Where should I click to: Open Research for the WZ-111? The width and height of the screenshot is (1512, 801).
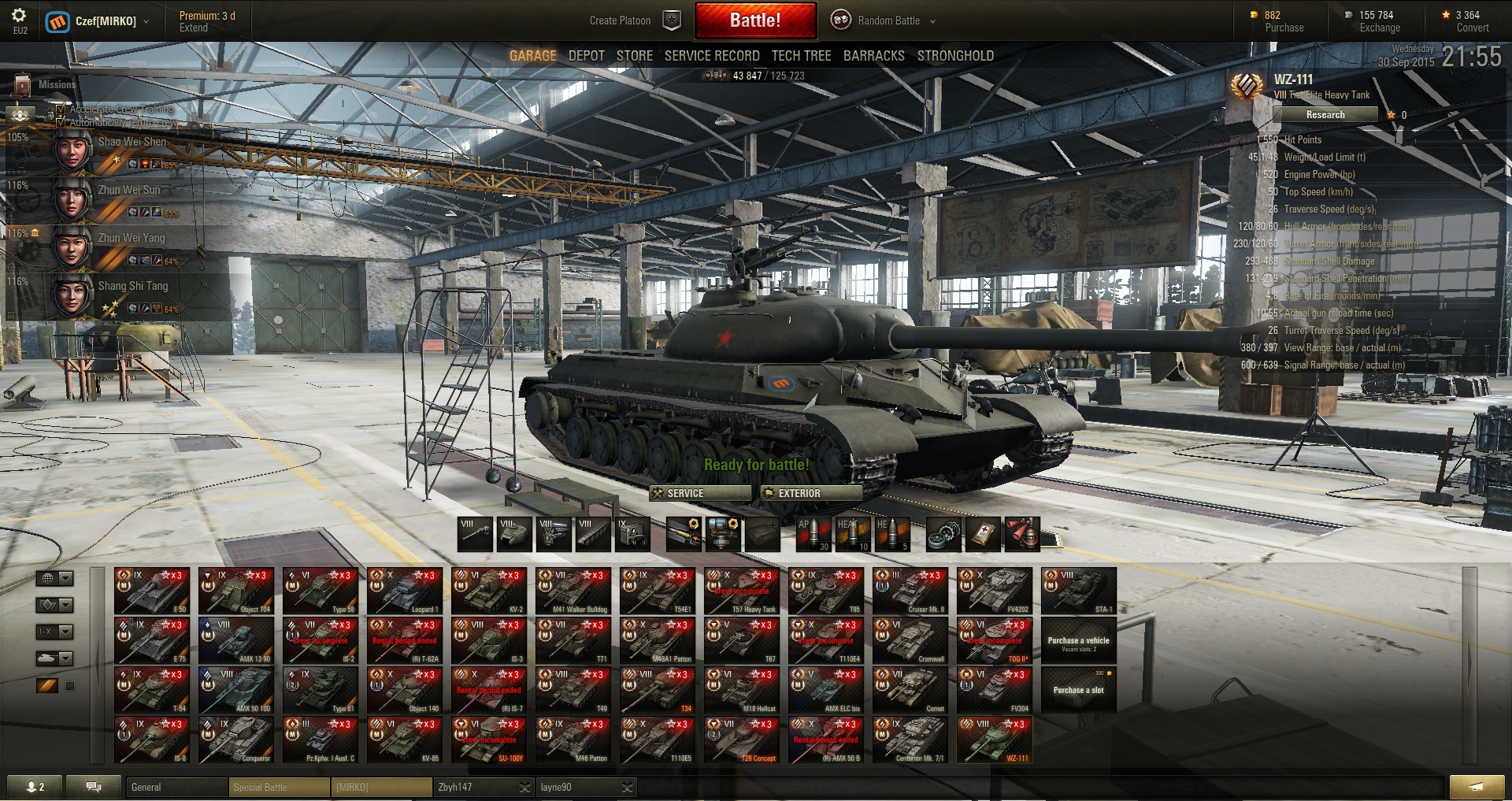coord(1325,115)
